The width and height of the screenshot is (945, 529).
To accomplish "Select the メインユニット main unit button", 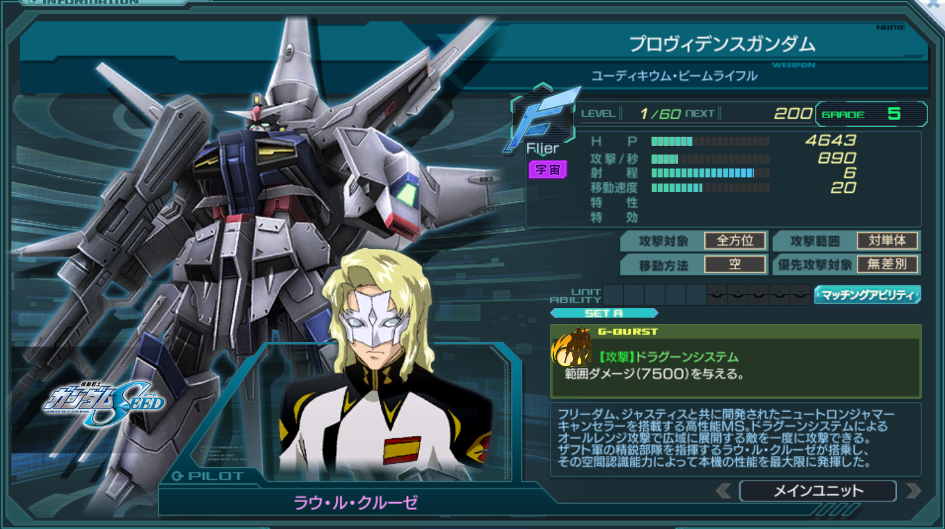I will (x=818, y=491).
